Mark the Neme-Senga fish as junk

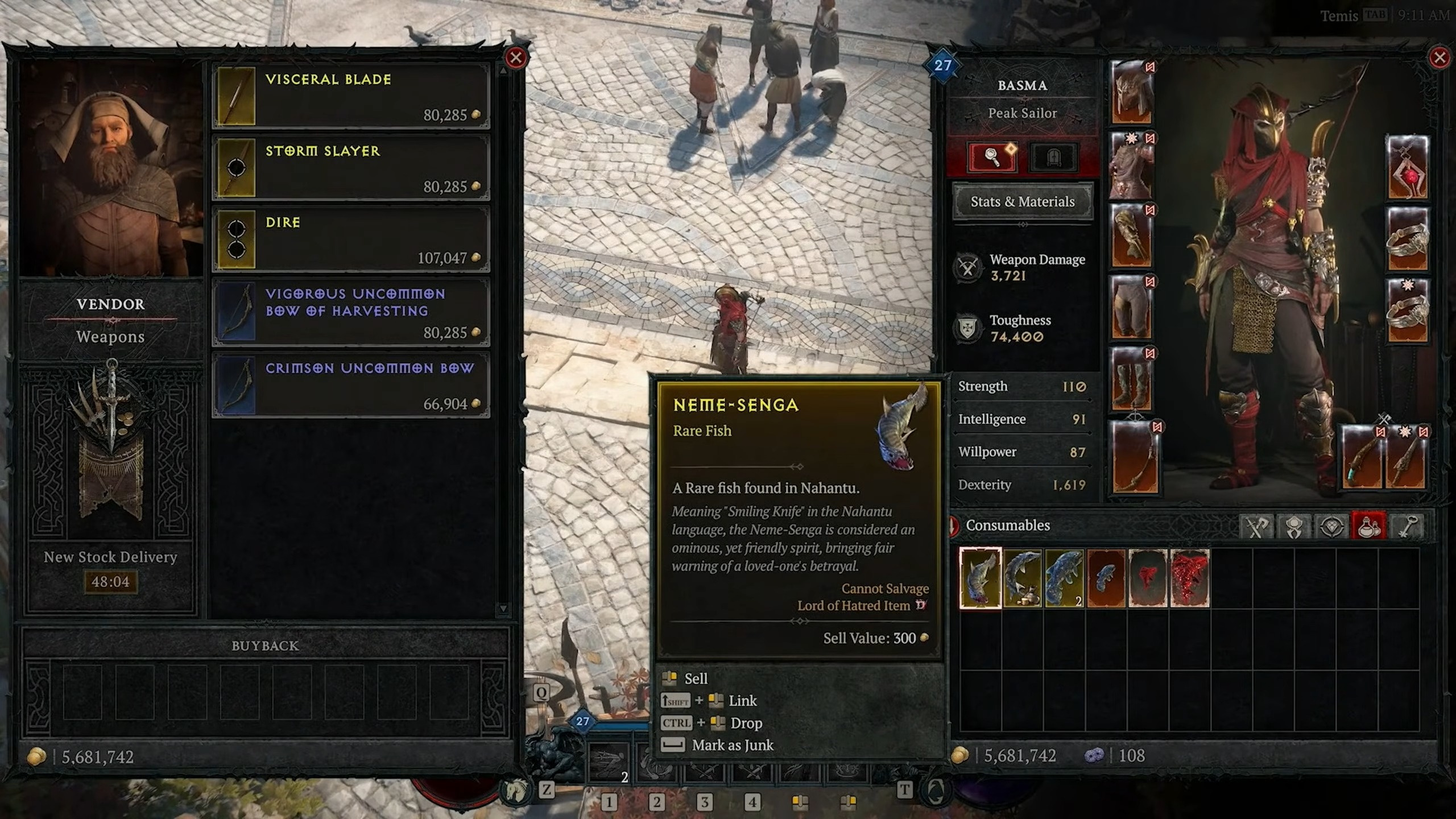tap(731, 745)
